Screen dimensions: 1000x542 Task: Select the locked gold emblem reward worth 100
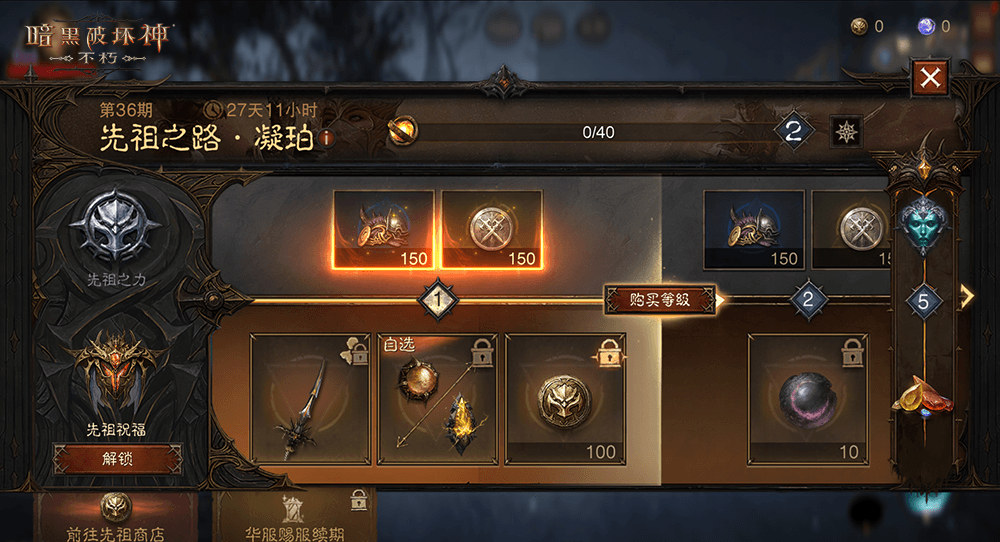click(564, 400)
